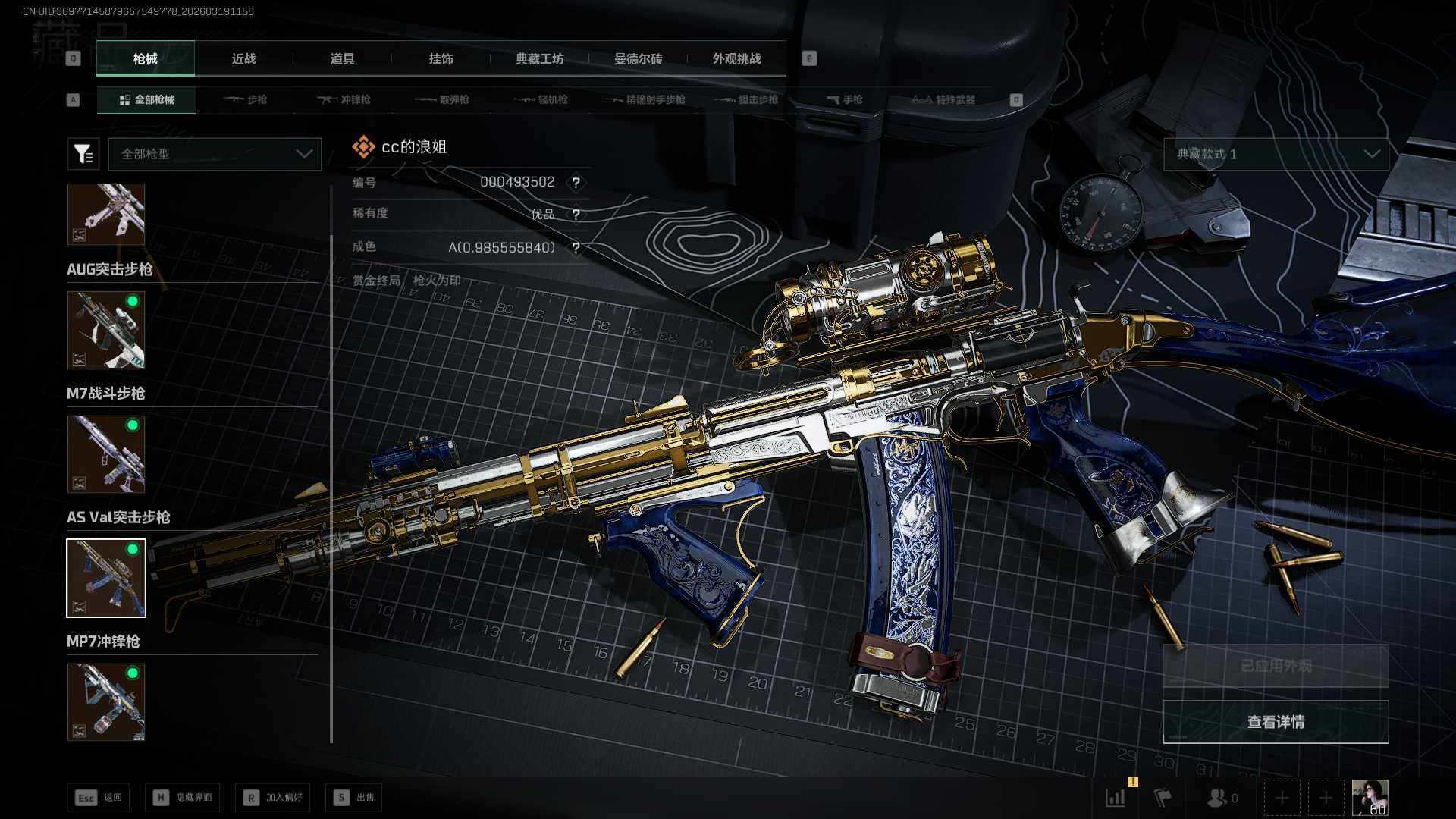Open the 全部枪型 weapon type dropdown
This screenshot has width=1456, height=819.
point(215,154)
